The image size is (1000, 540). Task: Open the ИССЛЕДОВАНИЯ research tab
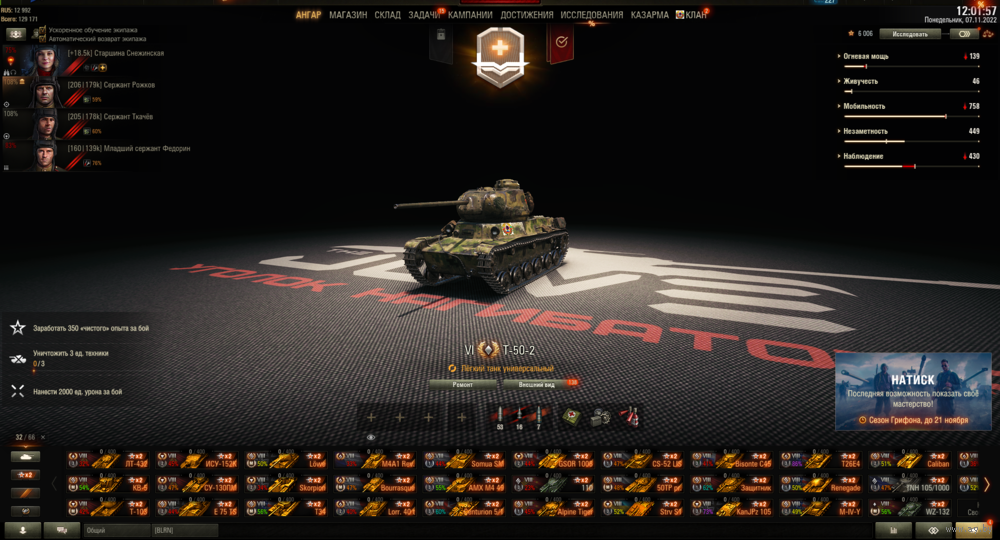tap(592, 15)
